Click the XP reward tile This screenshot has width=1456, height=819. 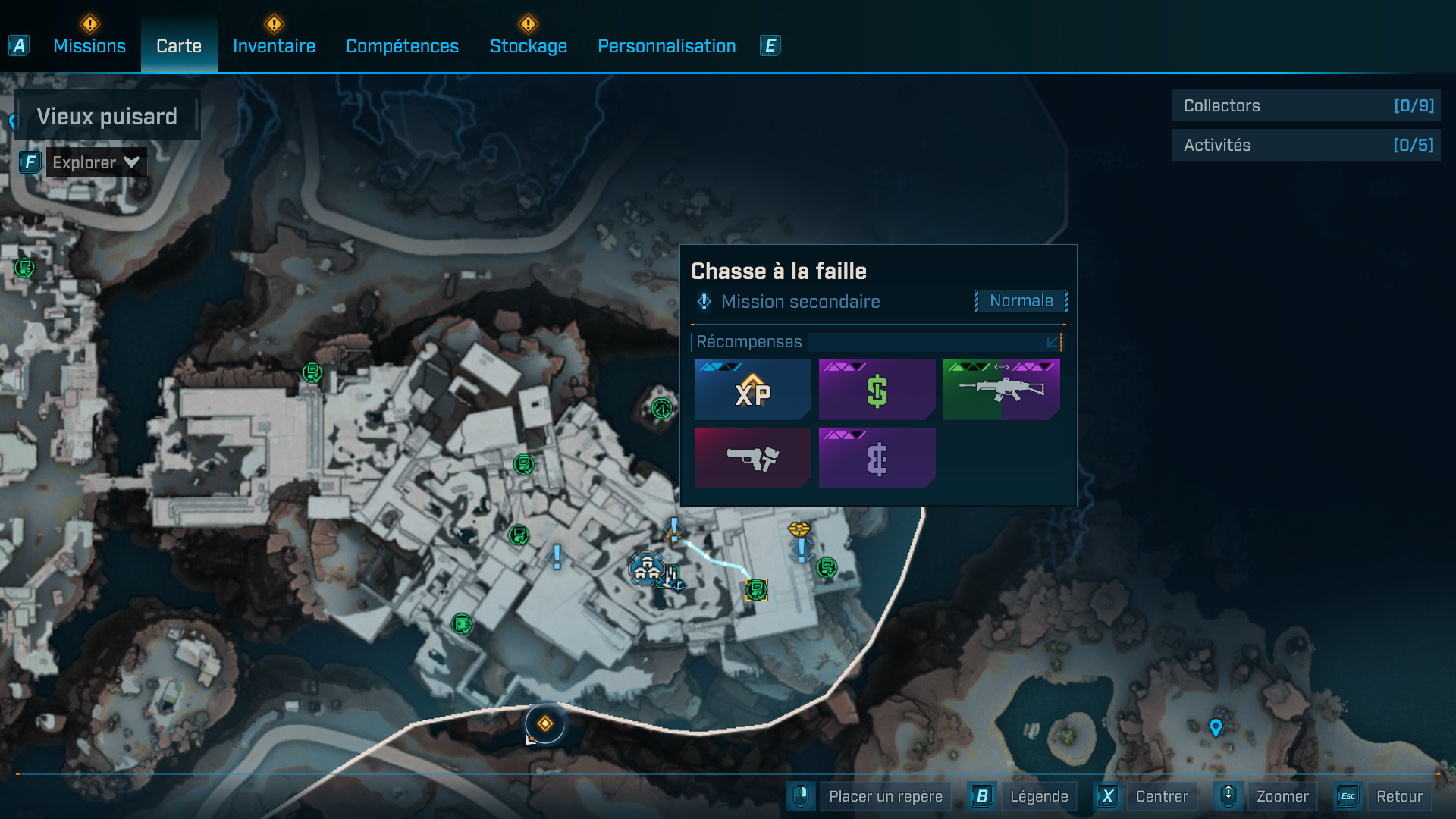[x=752, y=390]
